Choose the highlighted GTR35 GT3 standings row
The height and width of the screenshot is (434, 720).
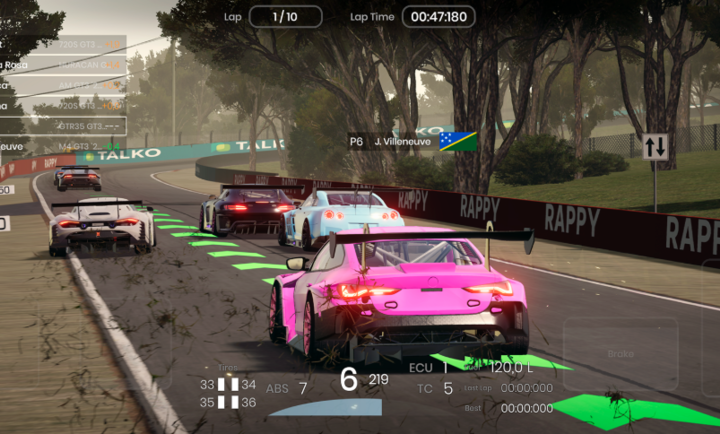tap(62, 126)
